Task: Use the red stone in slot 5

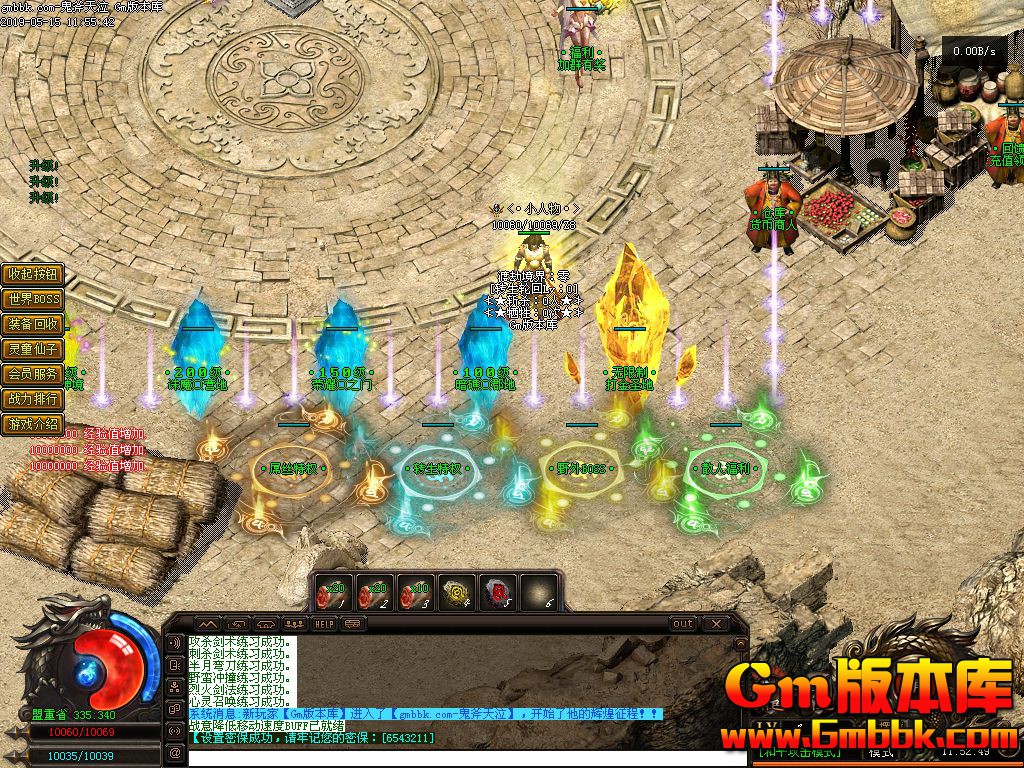Action: click(x=498, y=593)
